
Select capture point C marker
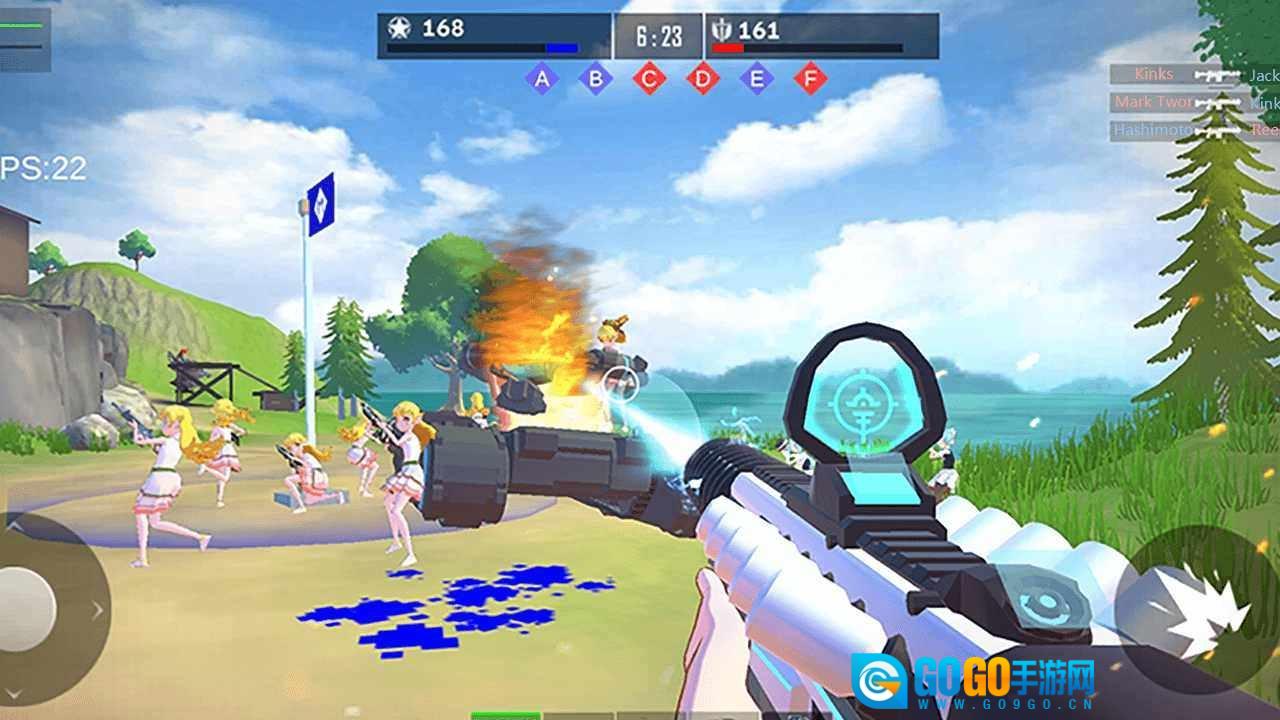click(649, 78)
